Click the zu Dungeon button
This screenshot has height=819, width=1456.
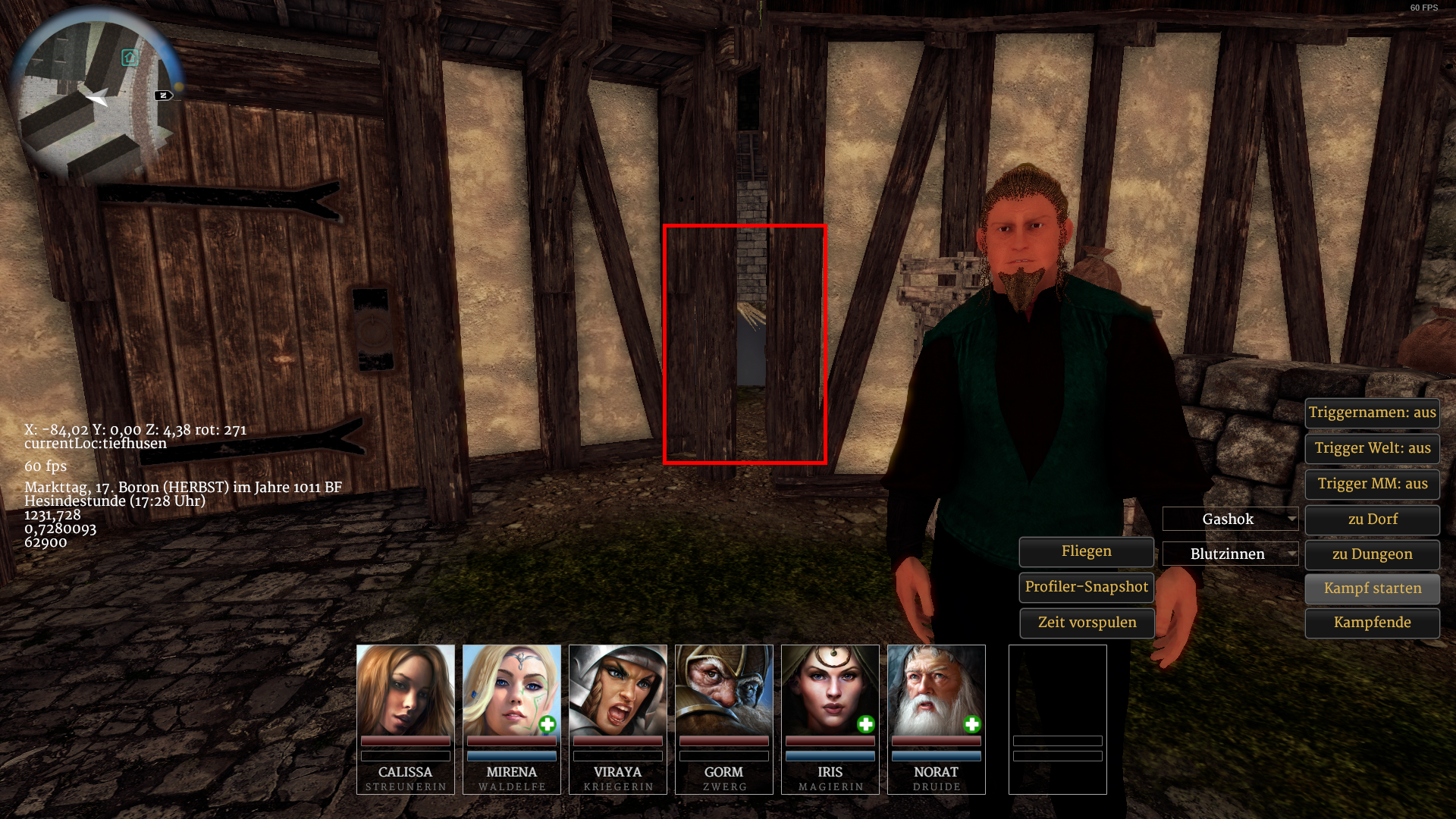(1372, 554)
